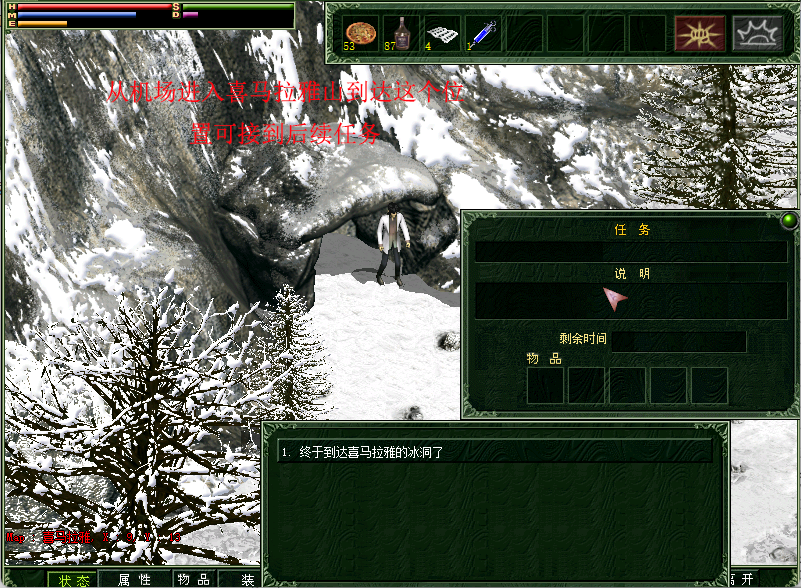
Task: Open the 物品 items tab in bottom bar
Action: pos(193,579)
